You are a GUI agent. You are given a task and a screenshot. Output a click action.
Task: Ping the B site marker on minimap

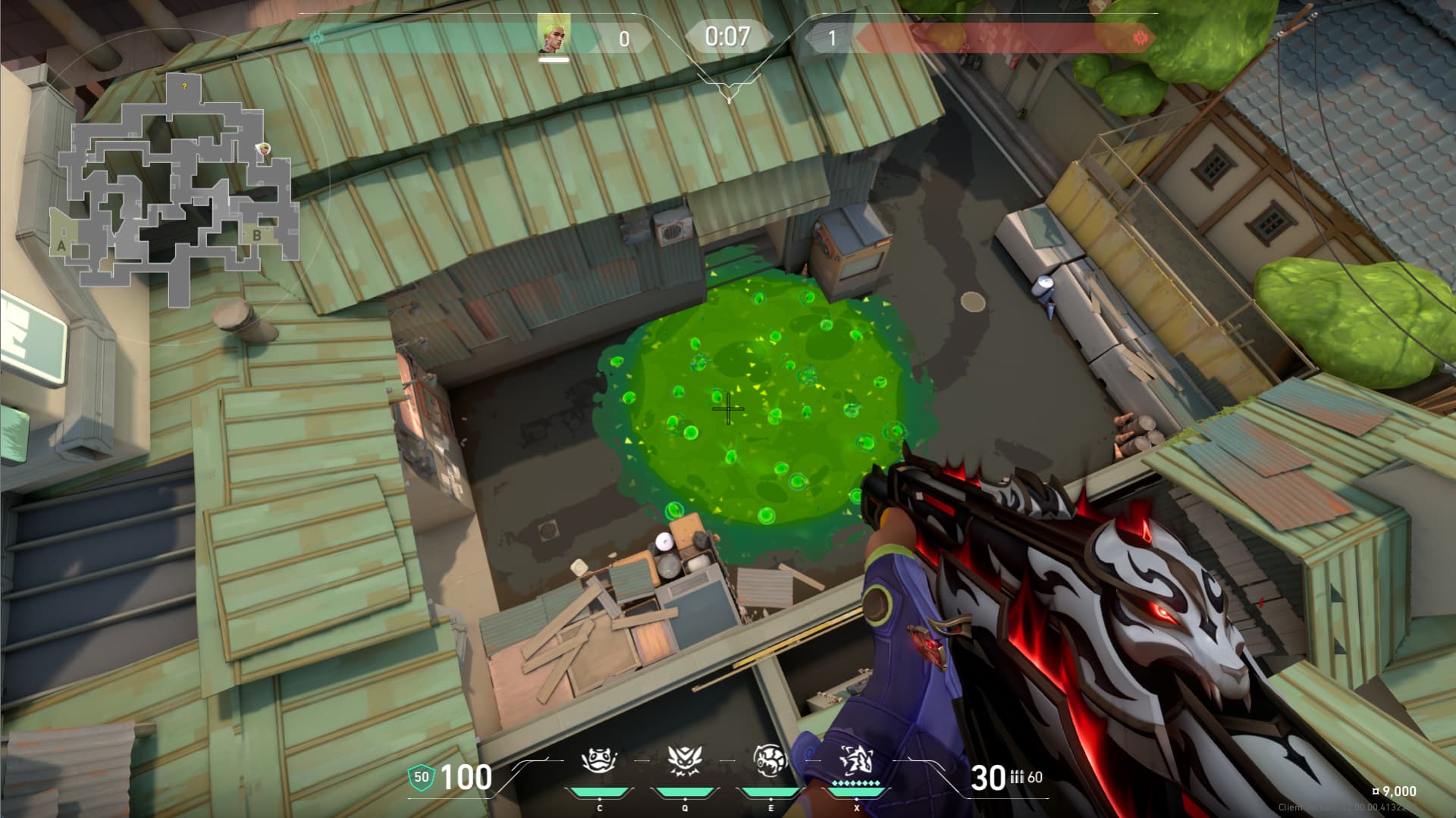(256, 236)
